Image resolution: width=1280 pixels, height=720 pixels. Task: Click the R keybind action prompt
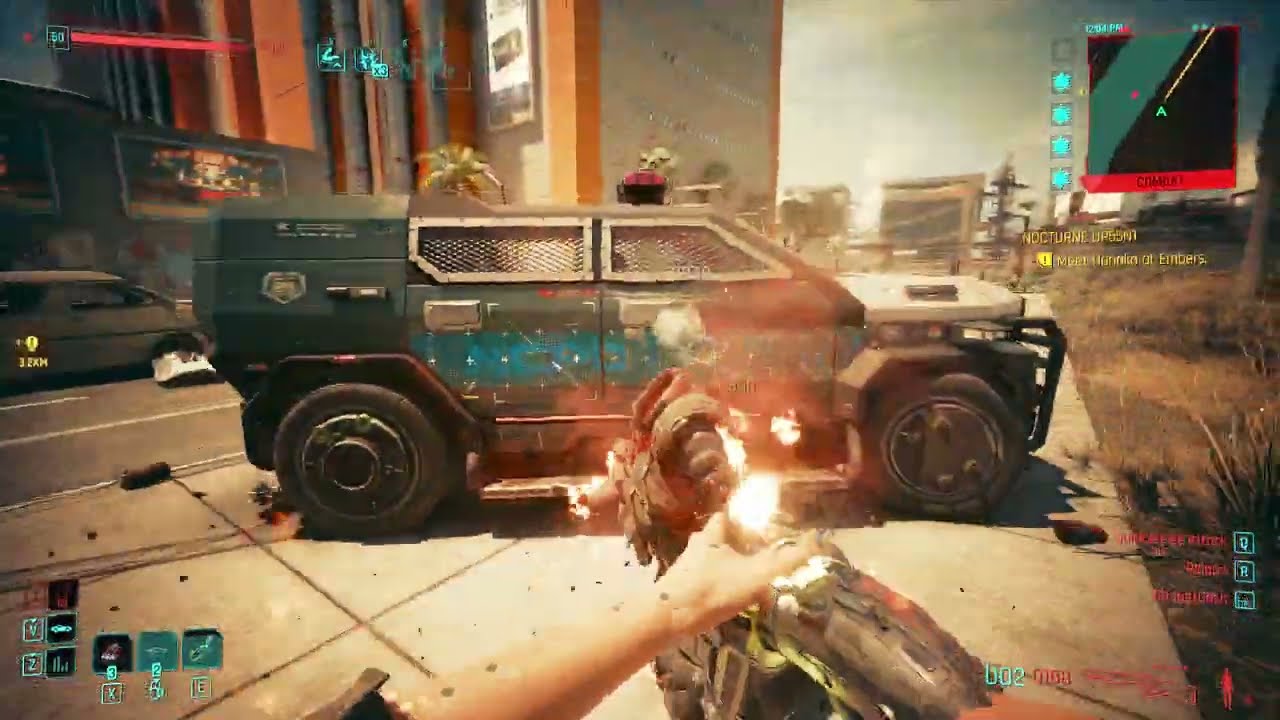pyautogui.click(x=1245, y=571)
